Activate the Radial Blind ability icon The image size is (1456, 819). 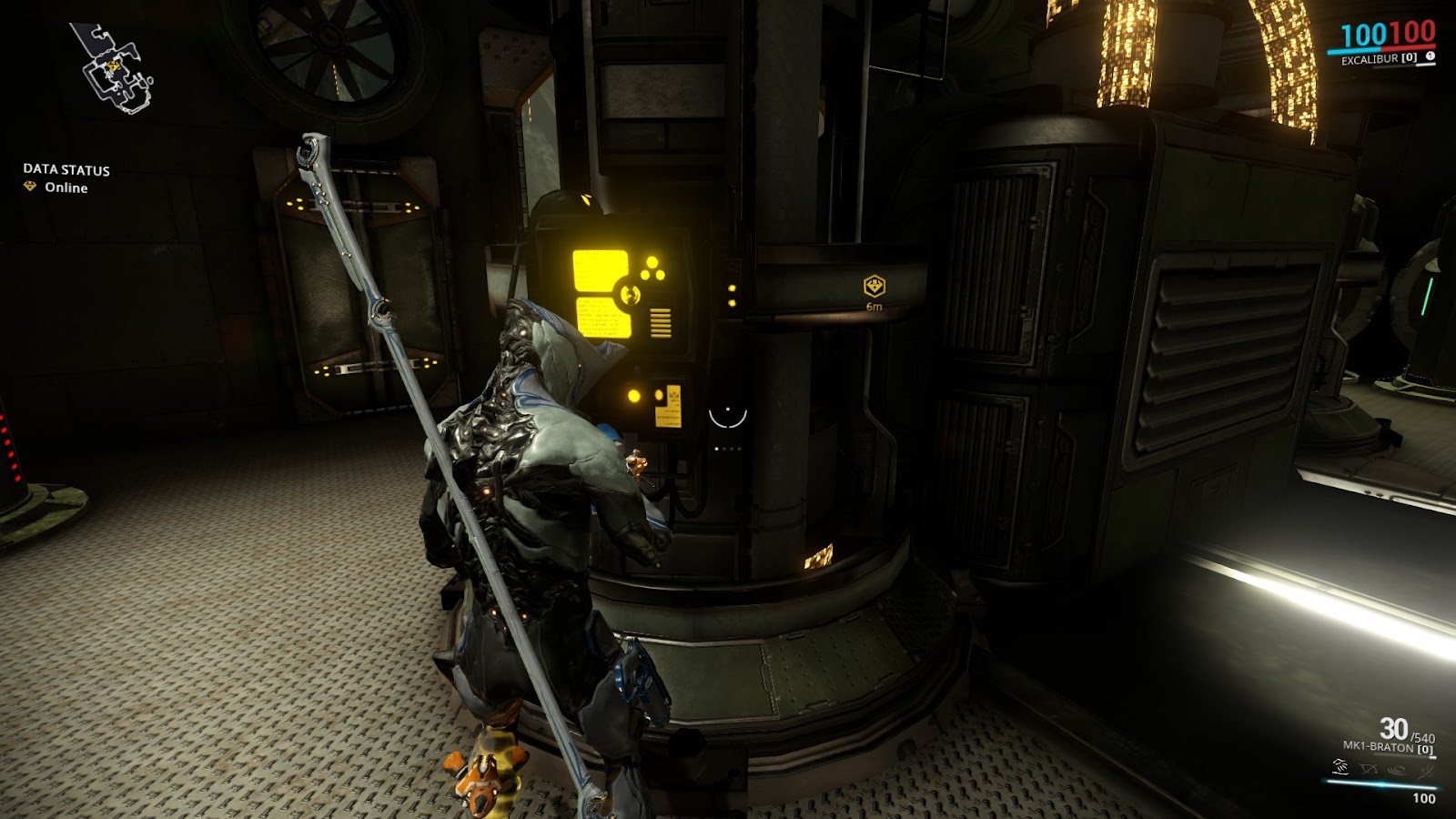[x=1369, y=769]
